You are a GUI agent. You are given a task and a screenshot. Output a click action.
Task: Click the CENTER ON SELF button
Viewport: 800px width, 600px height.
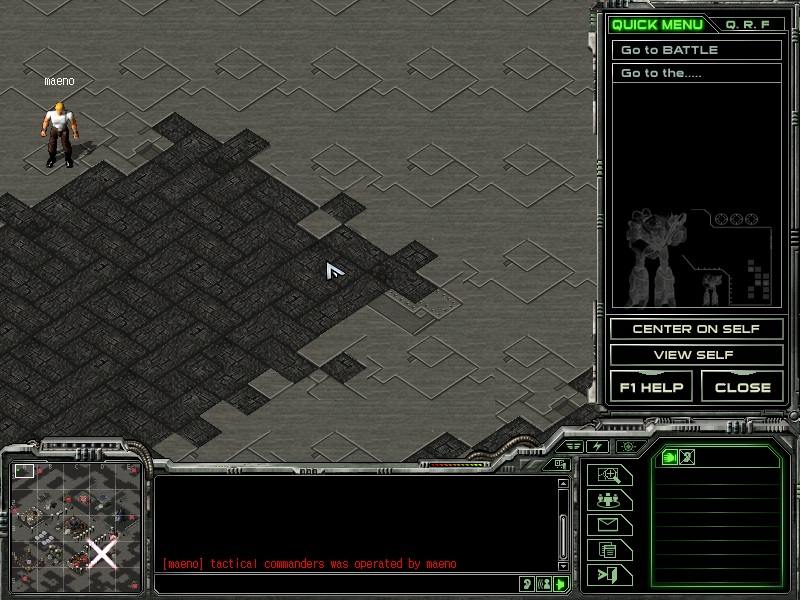(x=696, y=329)
